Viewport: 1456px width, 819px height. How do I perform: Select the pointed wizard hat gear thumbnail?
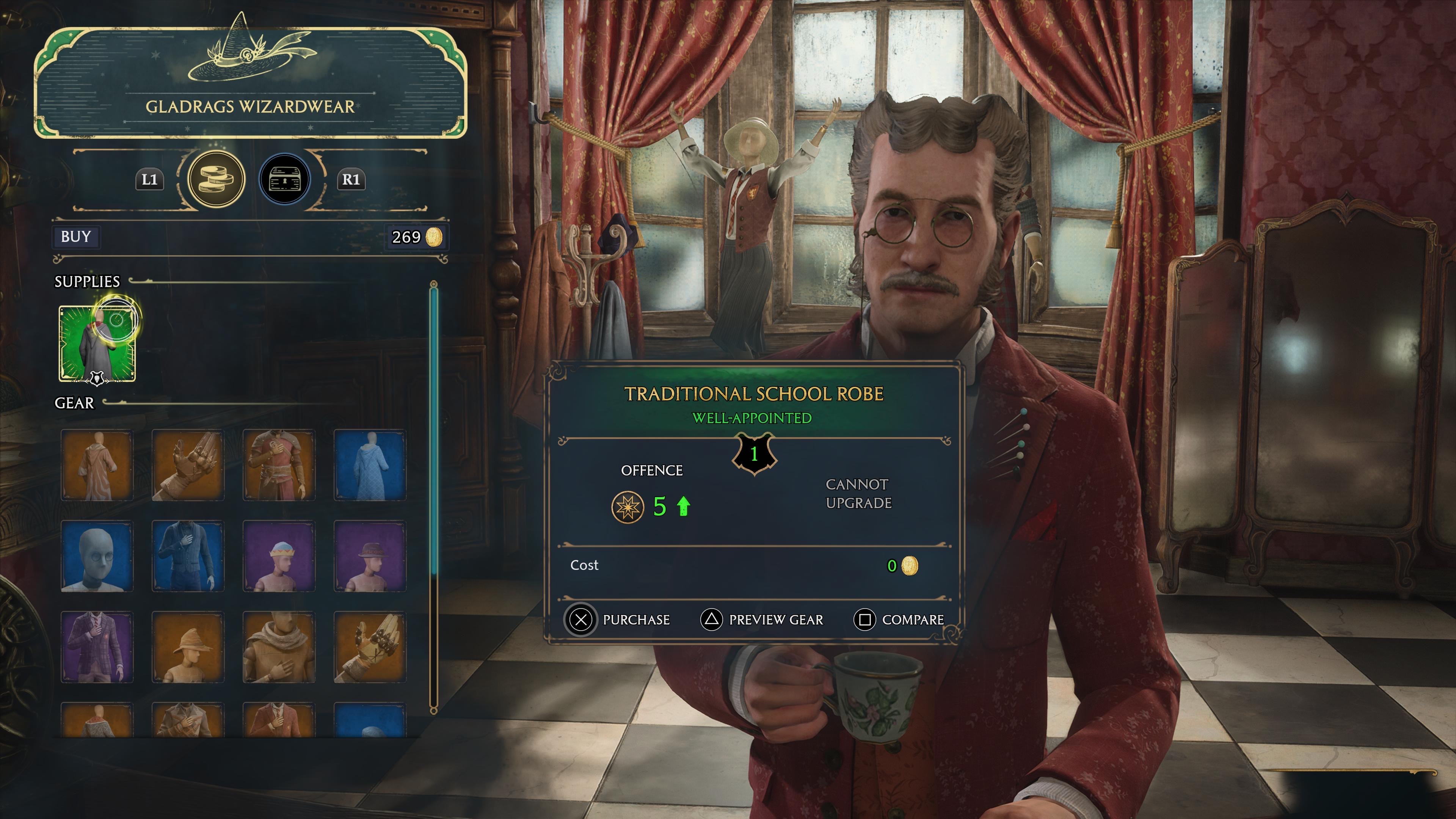click(x=188, y=649)
